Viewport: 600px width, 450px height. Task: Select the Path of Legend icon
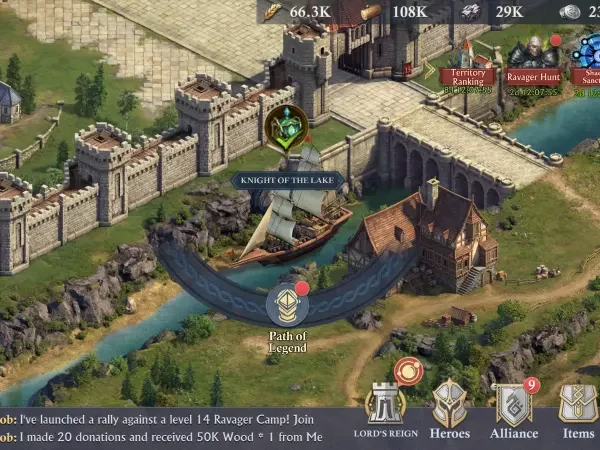click(x=287, y=306)
